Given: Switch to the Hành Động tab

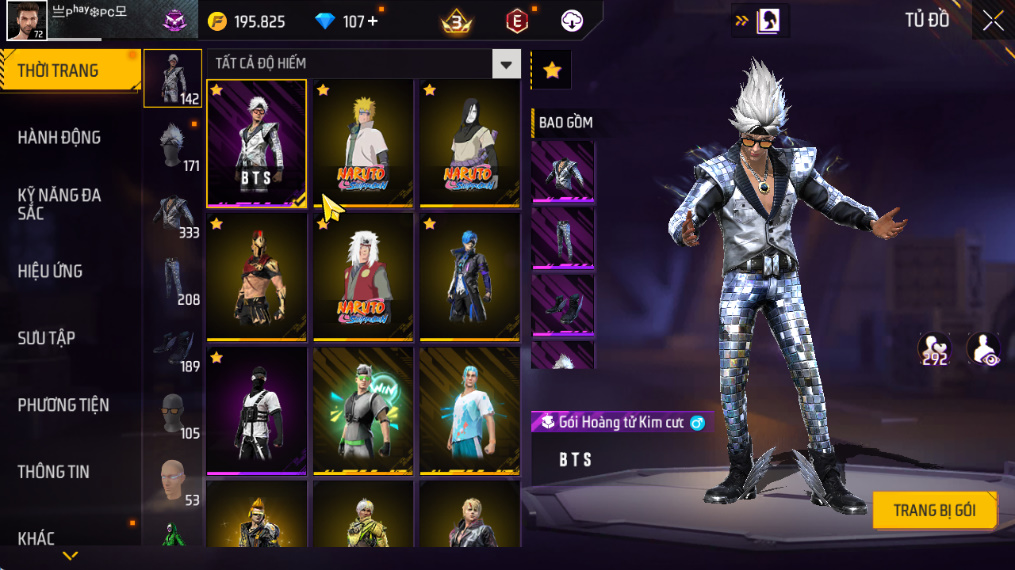Looking at the screenshot, I should pyautogui.click(x=60, y=138).
